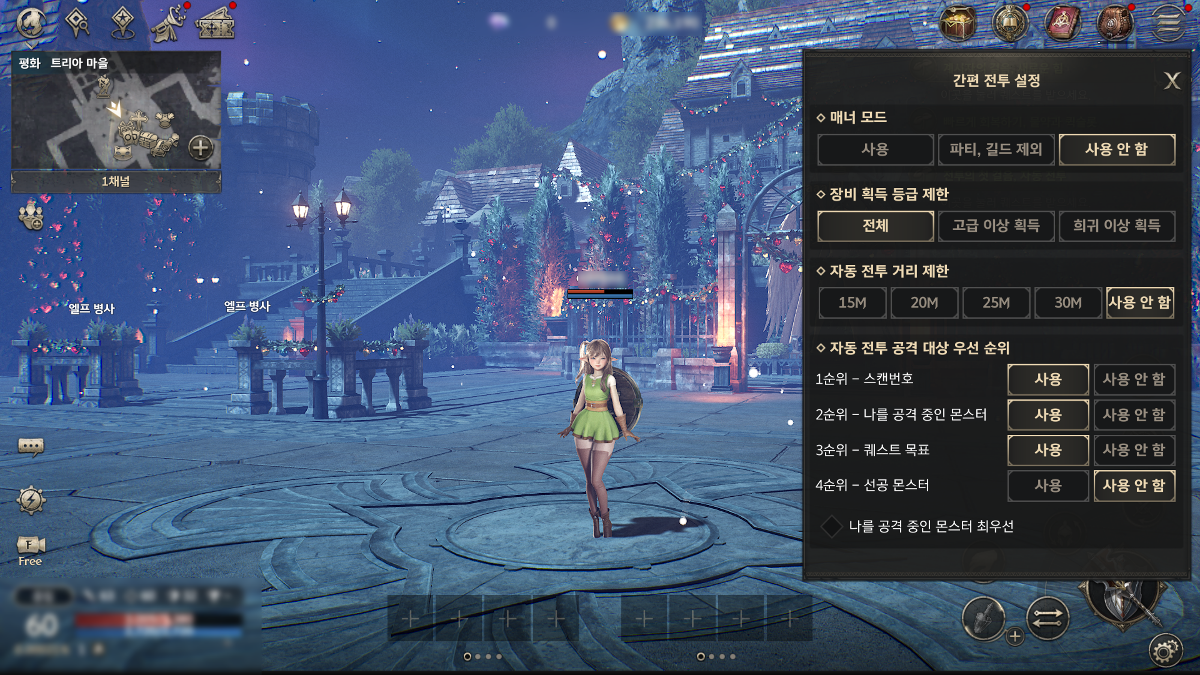Enable 선공 몬스터 priority with 사용
This screenshot has height=675, width=1200.
coord(1048,486)
